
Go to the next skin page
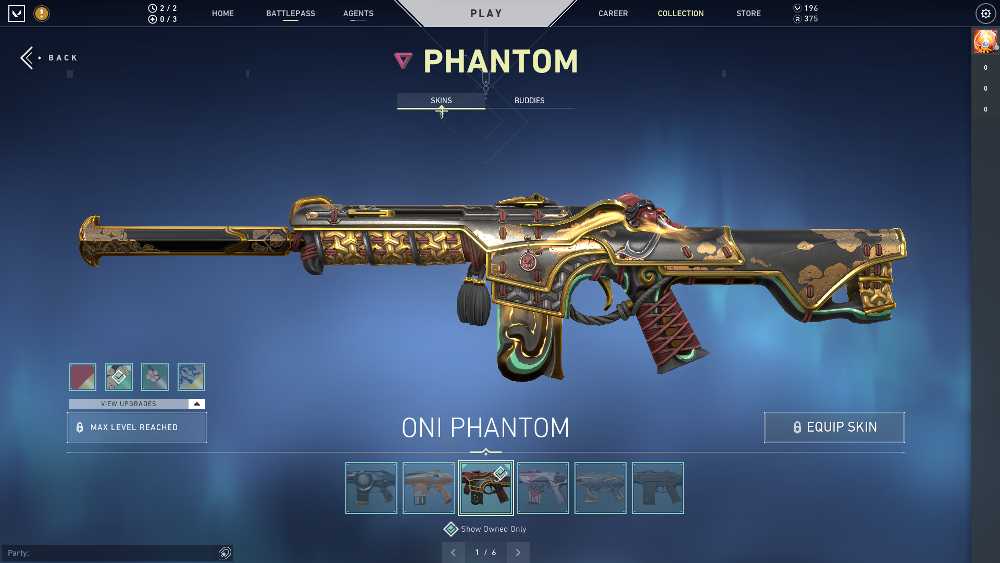[517, 552]
